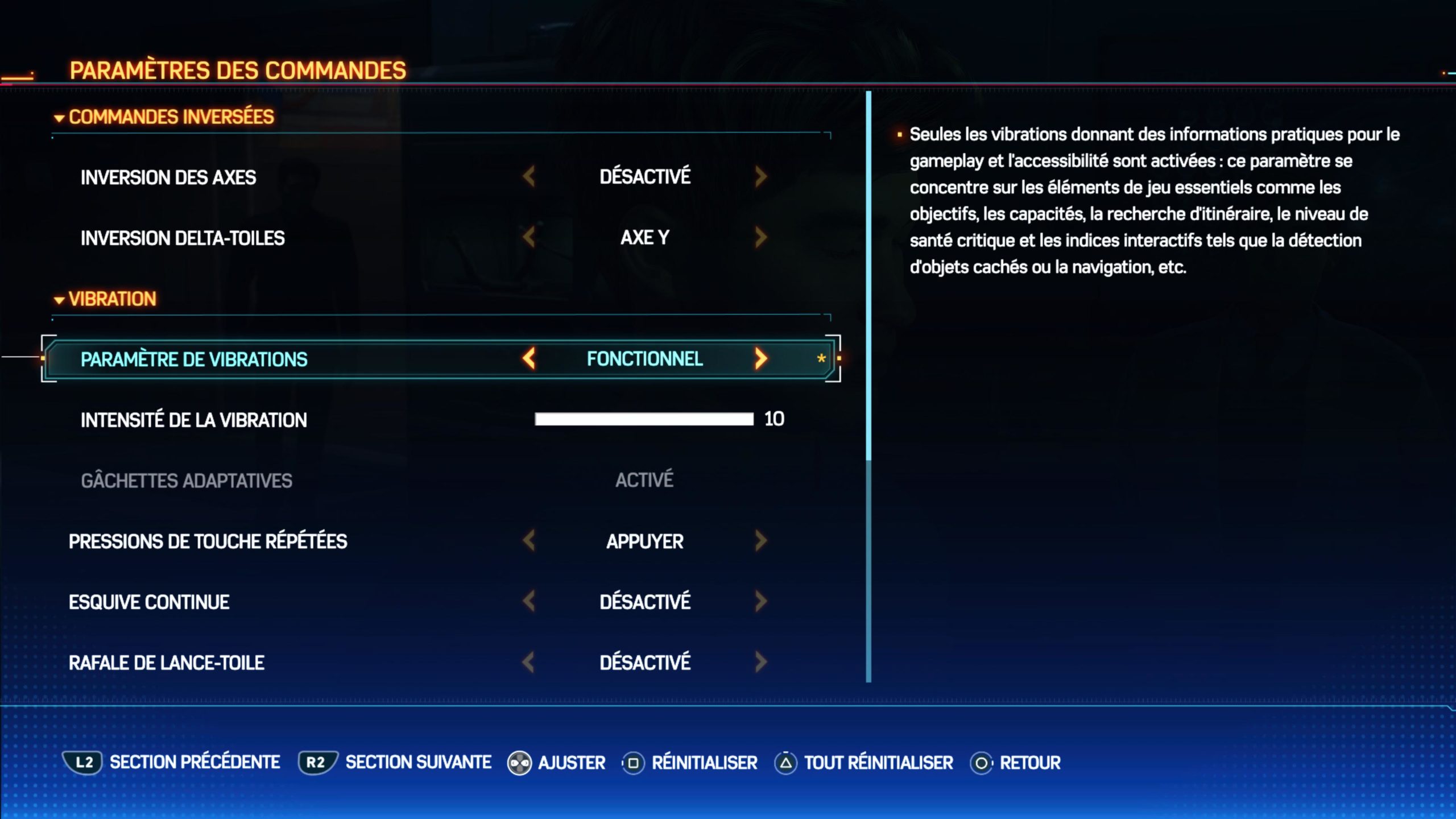Click right arrow next to Axe Y
The height and width of the screenshot is (819, 1456).
[761, 237]
